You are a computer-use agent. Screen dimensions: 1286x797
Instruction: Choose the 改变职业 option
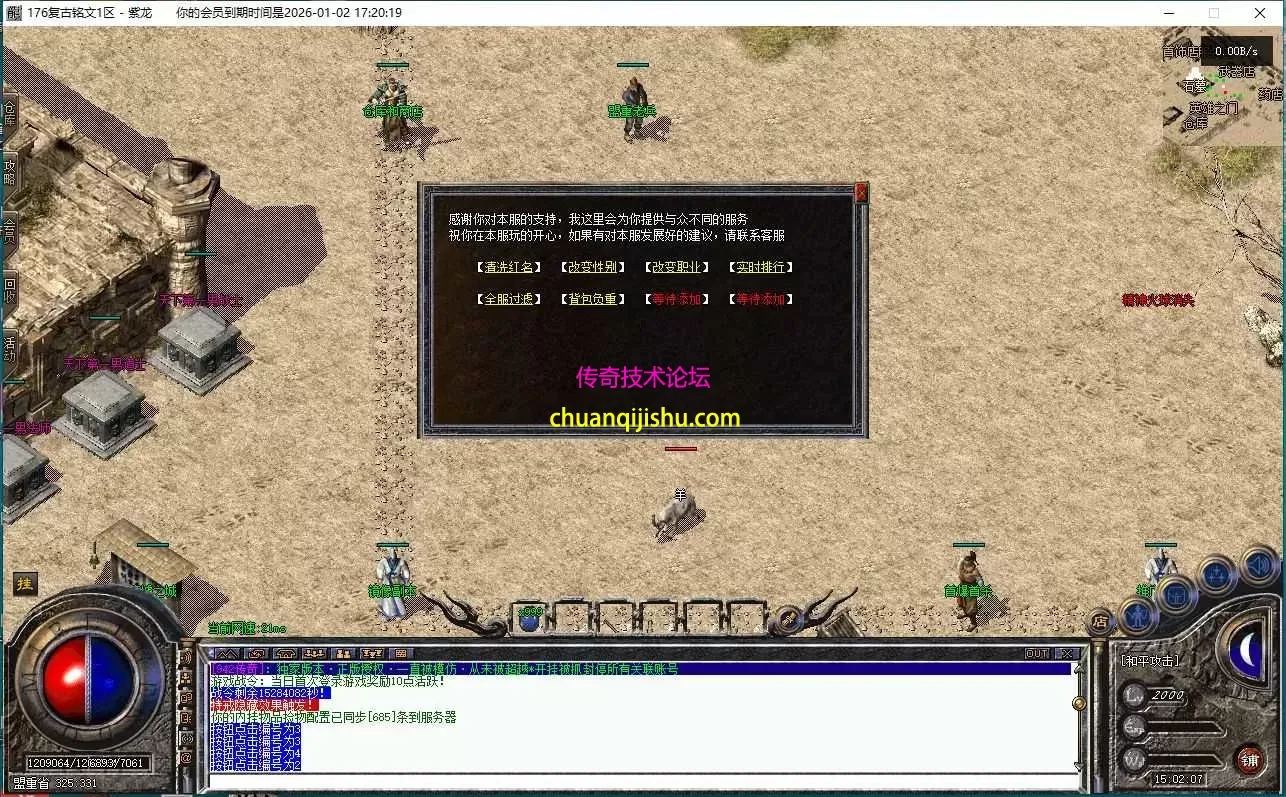(x=677, y=267)
